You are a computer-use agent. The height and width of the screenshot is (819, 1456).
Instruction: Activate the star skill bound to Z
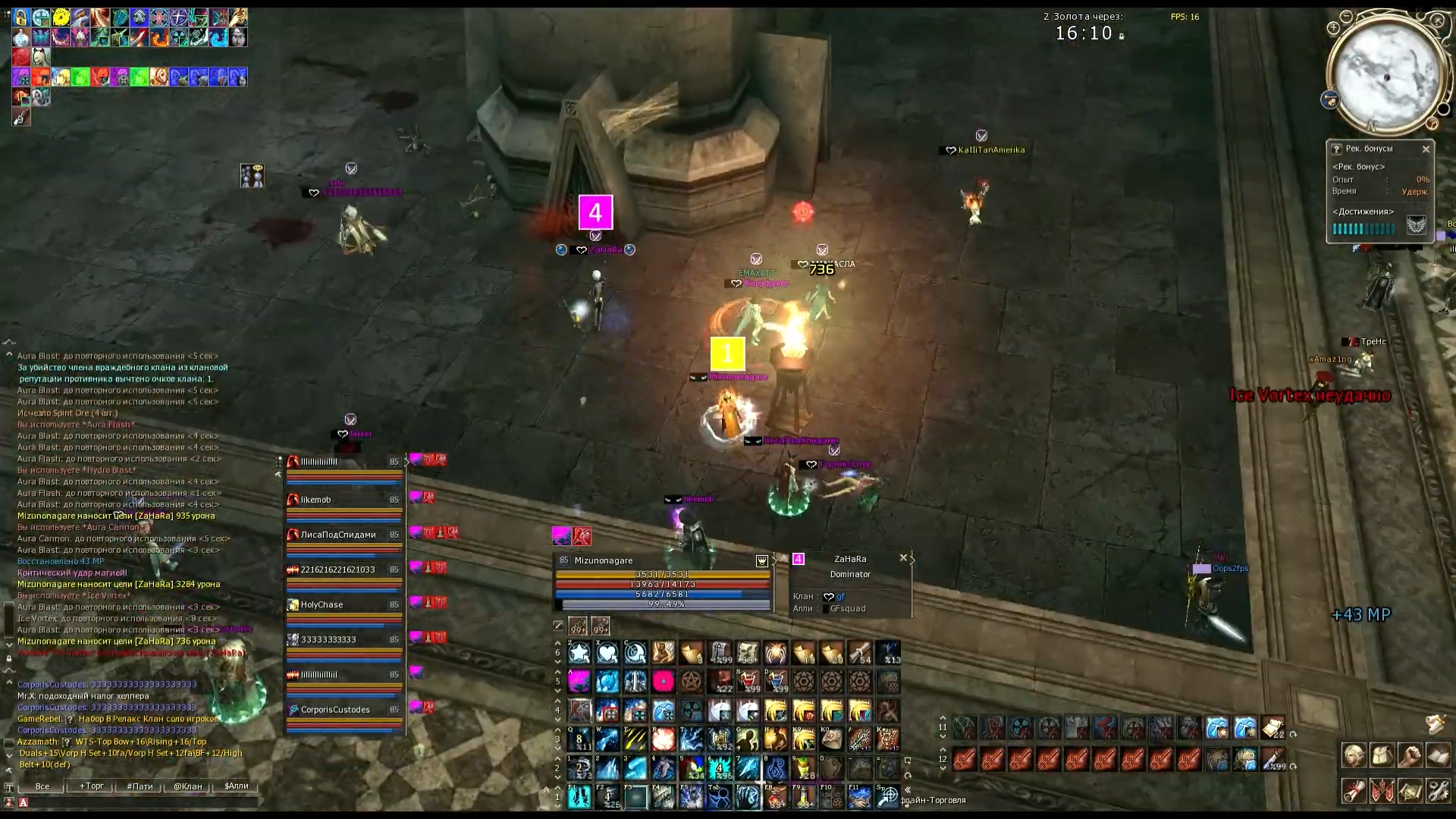click(x=579, y=653)
